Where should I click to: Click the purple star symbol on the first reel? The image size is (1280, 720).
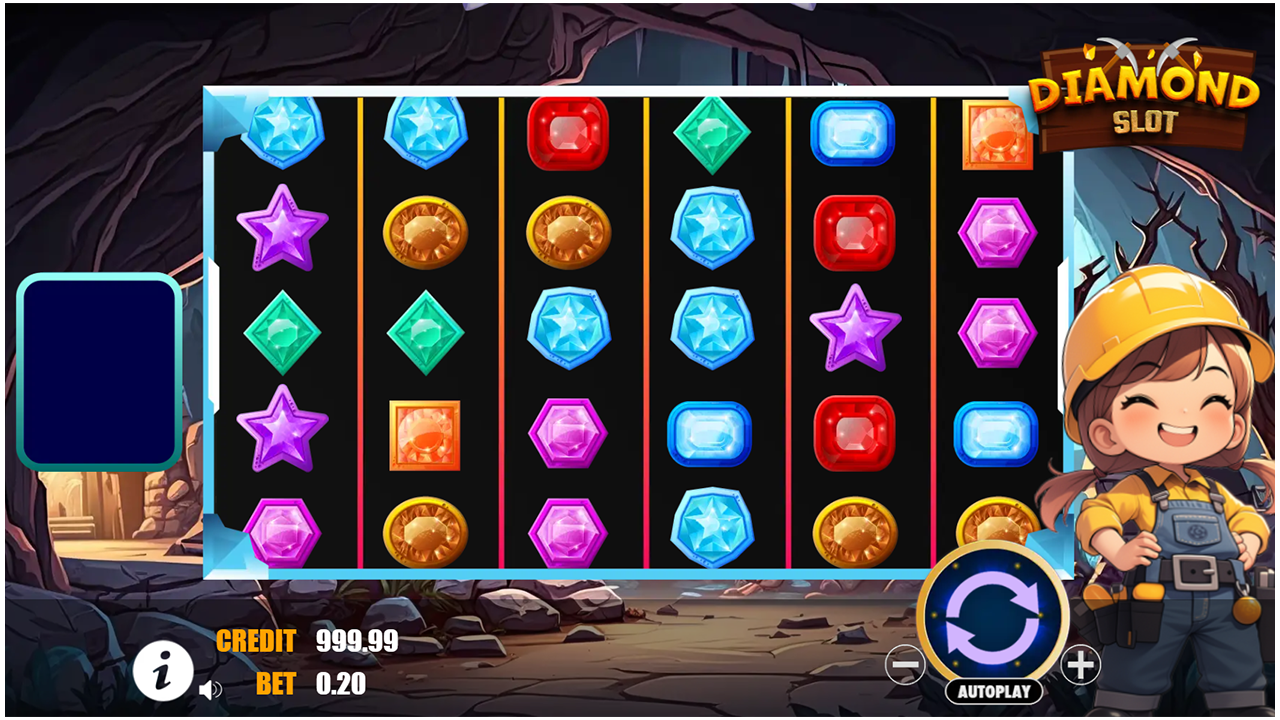[281, 232]
